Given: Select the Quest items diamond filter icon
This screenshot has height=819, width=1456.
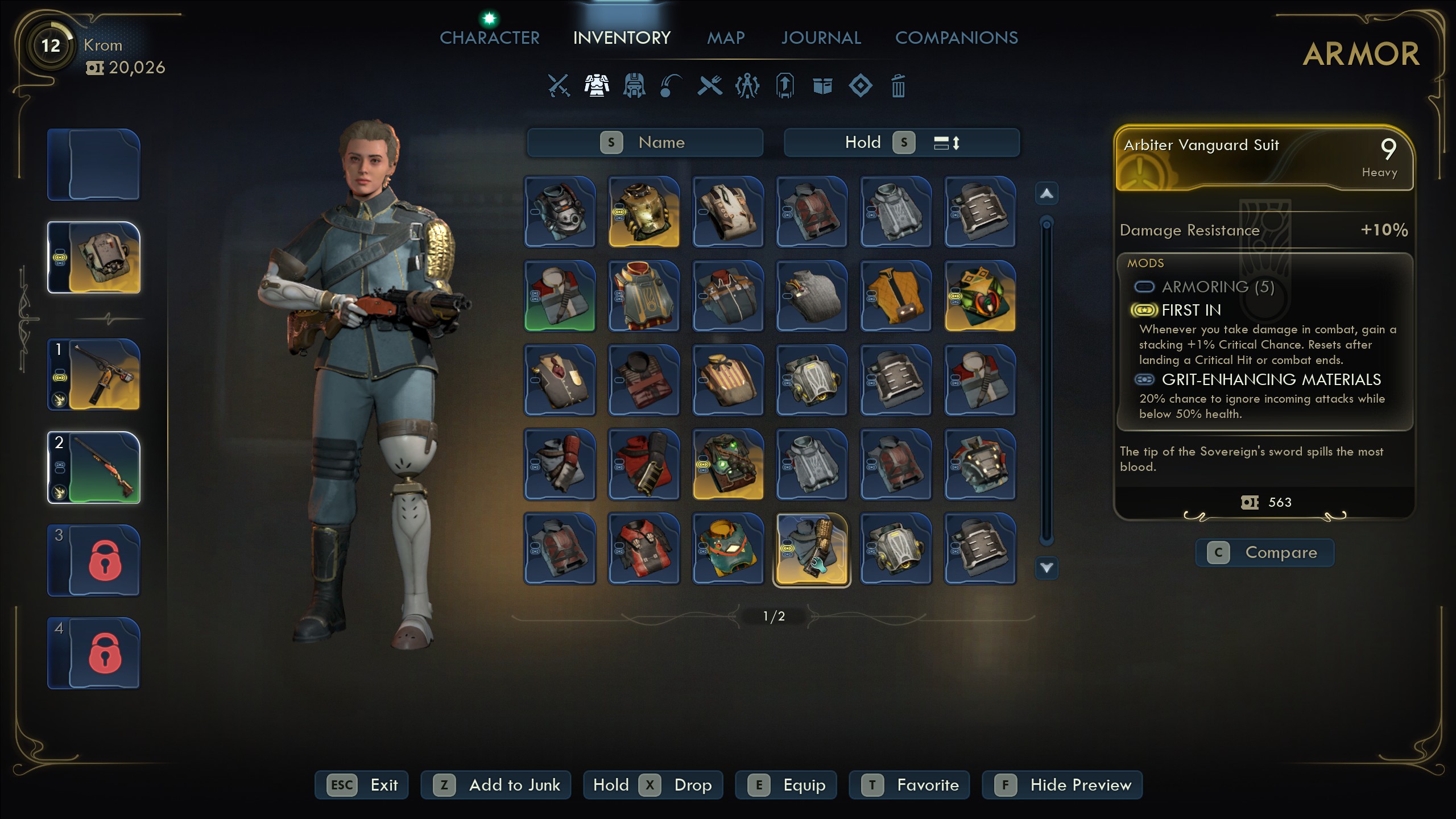Looking at the screenshot, I should click(860, 86).
